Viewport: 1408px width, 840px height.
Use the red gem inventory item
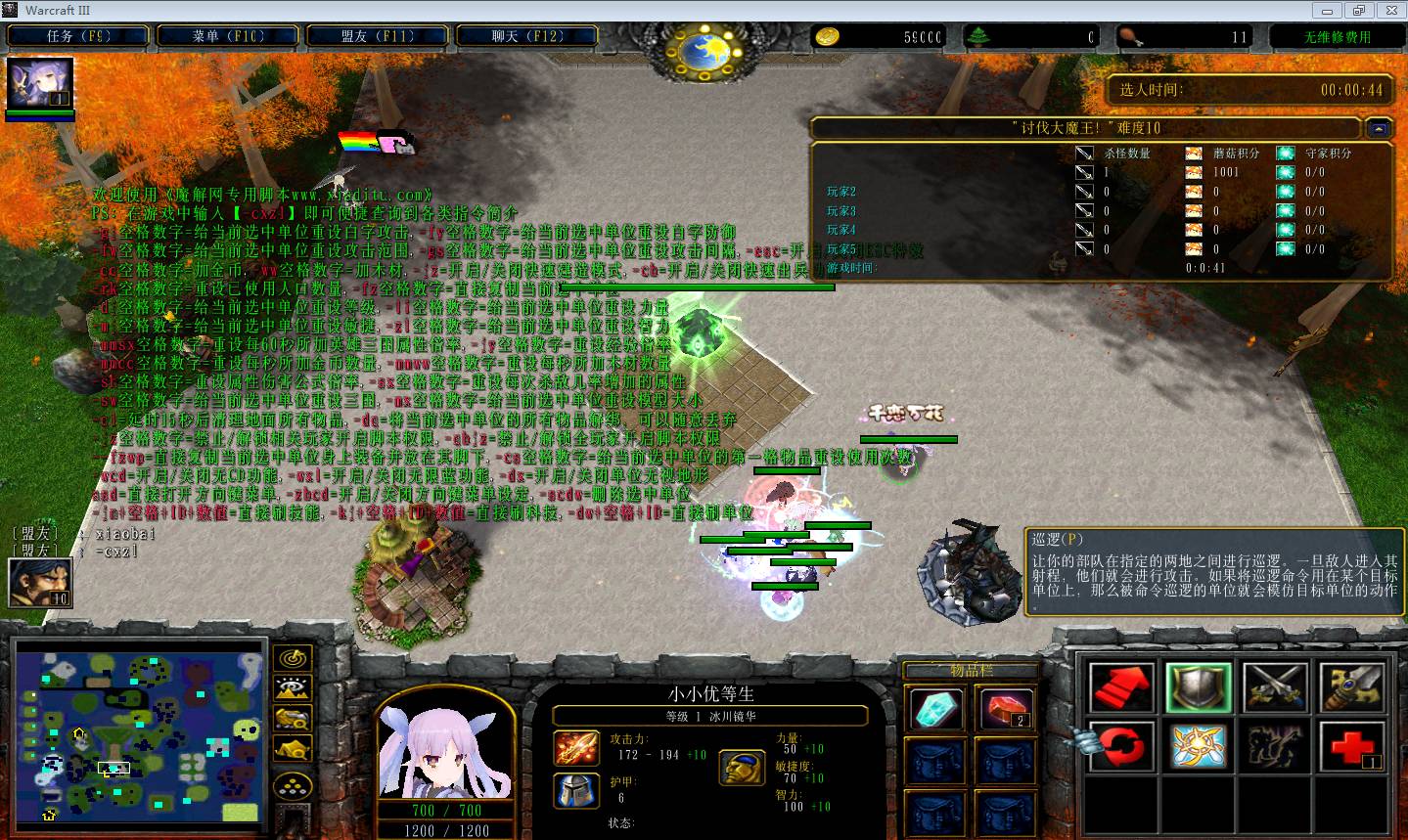click(1006, 708)
